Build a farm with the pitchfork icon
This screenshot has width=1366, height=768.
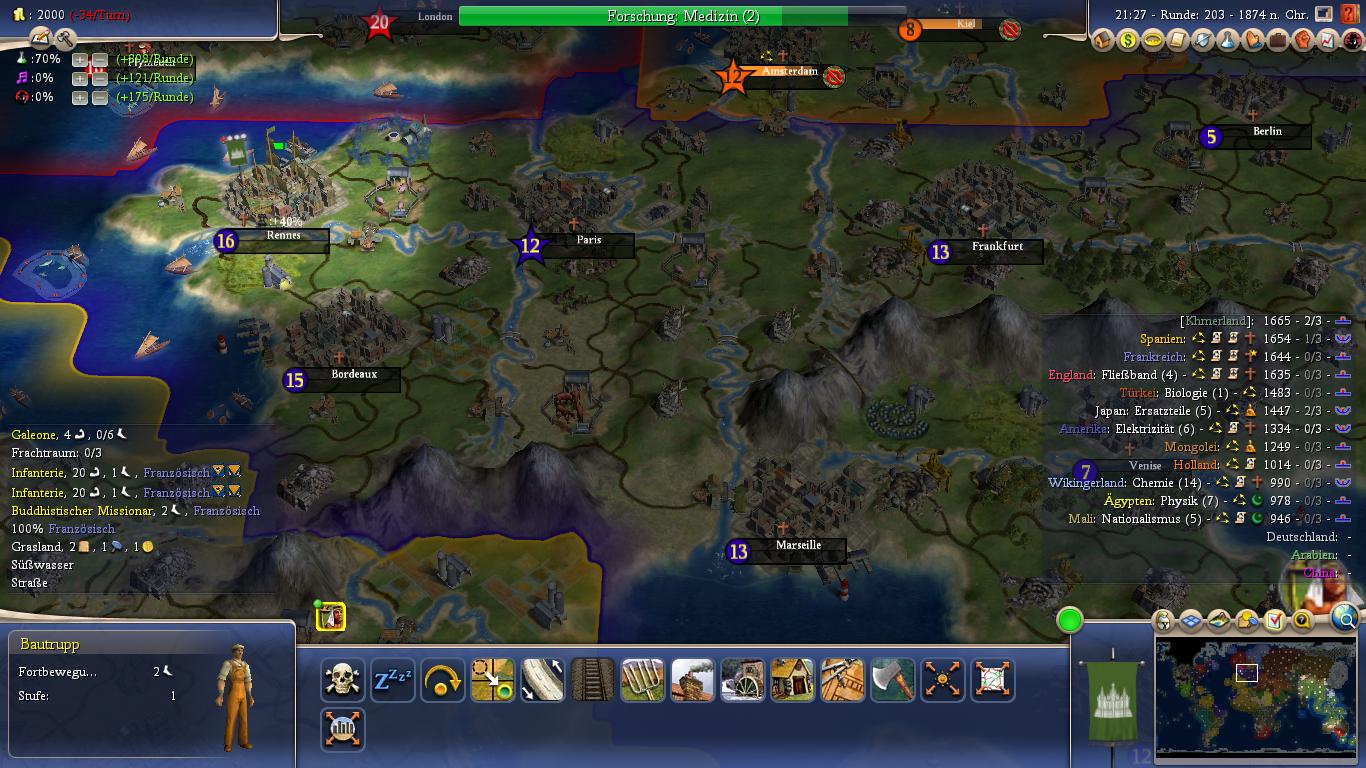643,680
